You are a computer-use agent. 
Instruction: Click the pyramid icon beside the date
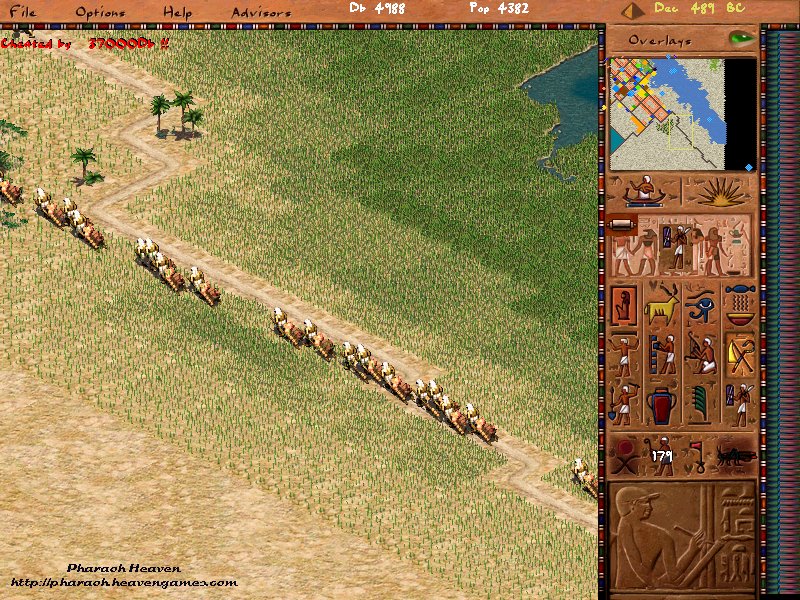631,10
